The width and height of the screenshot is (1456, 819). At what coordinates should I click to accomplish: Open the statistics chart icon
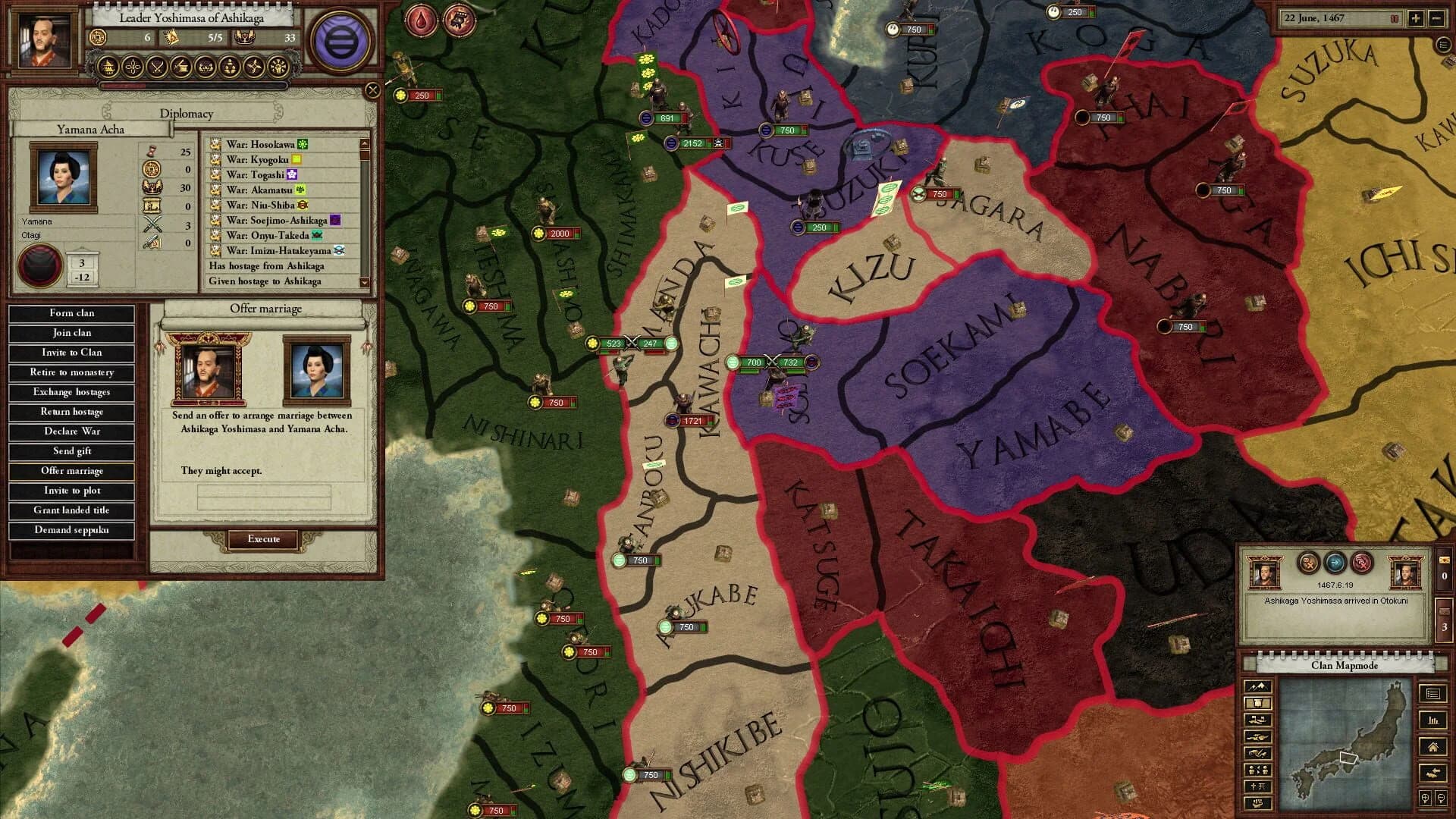(1432, 721)
